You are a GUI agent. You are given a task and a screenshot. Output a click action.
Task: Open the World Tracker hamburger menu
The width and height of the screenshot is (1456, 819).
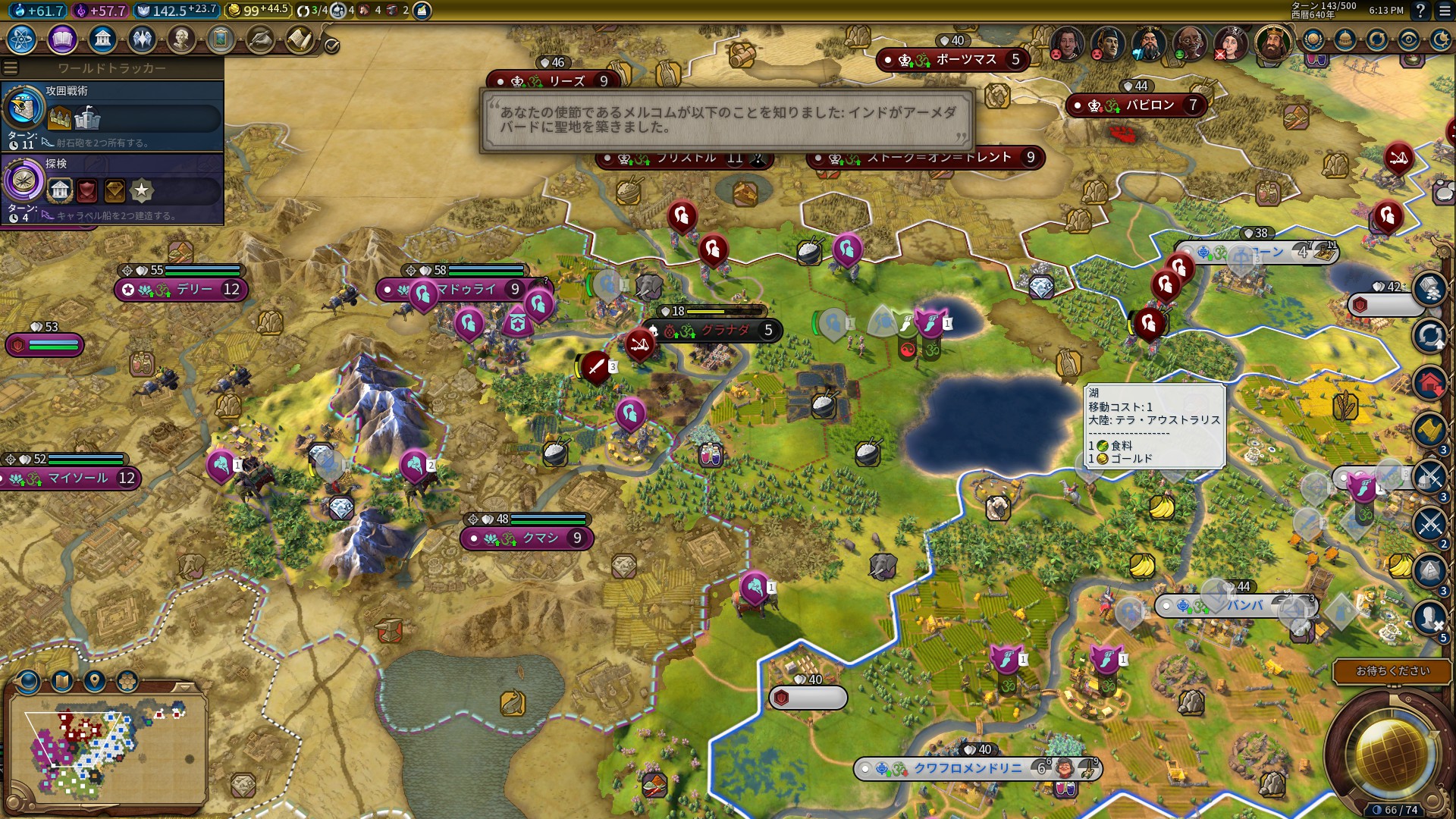click(x=11, y=68)
